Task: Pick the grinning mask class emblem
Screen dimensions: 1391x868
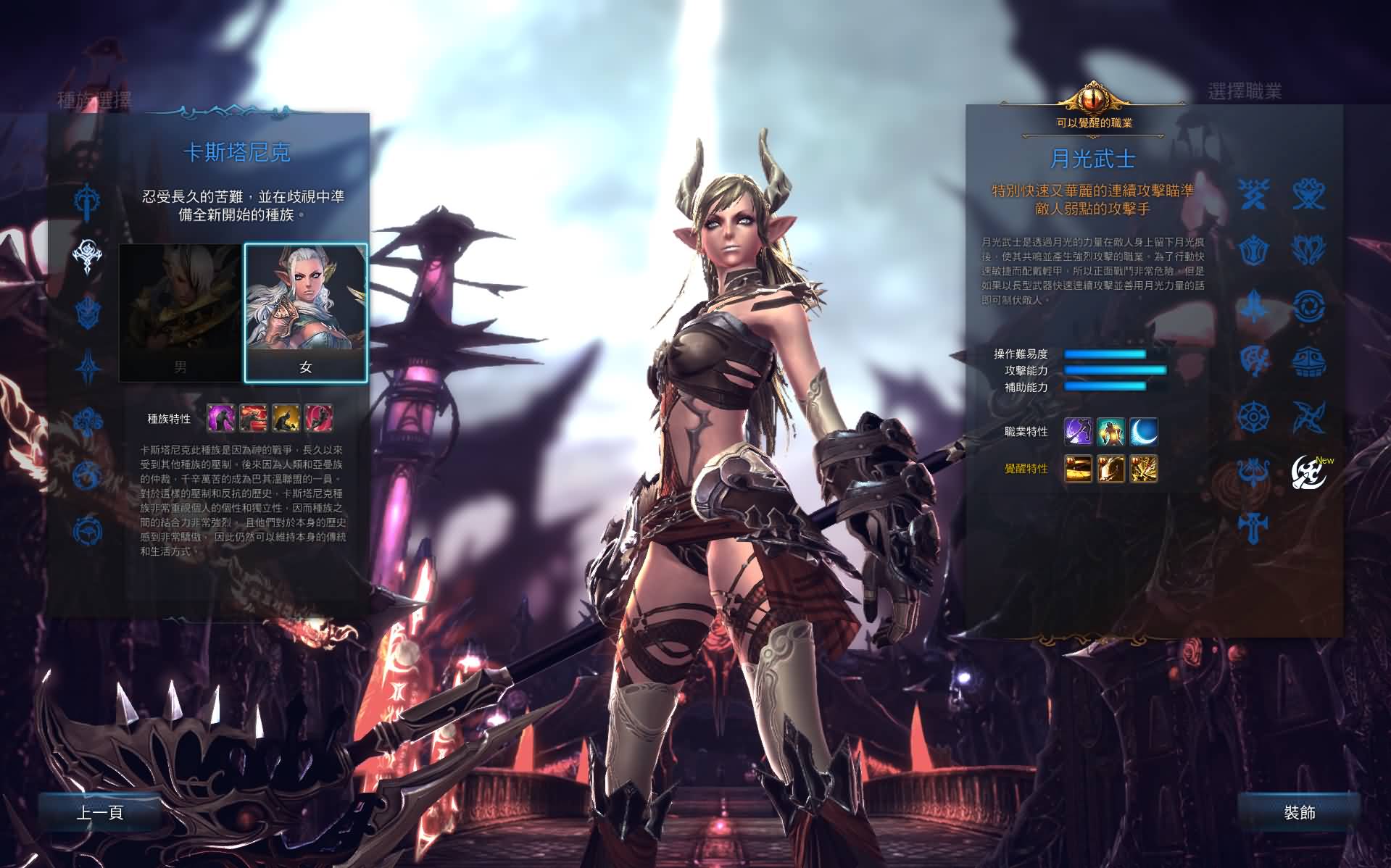Action: (x=1308, y=361)
